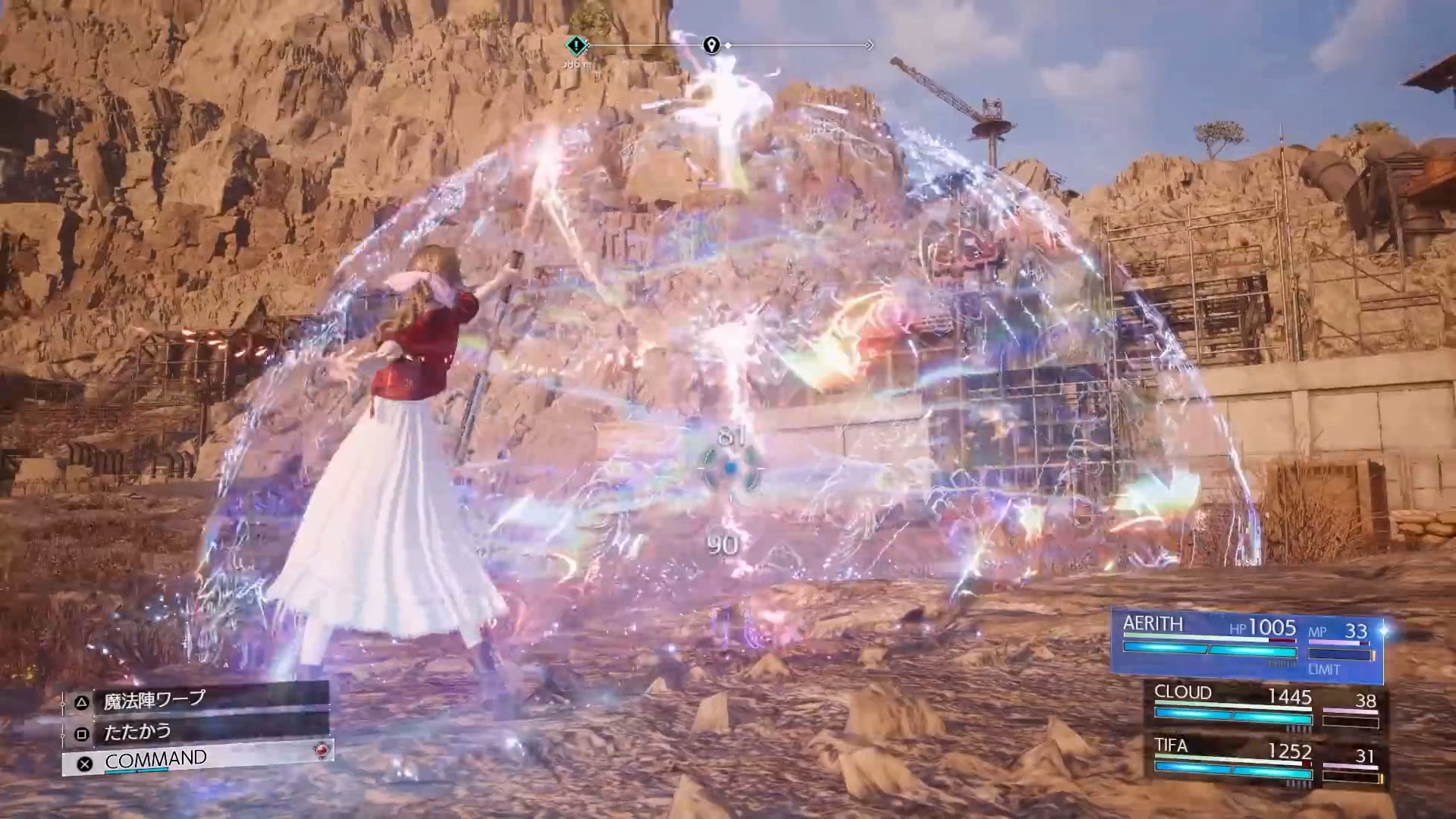
Task: Select the たたかう attack command
Action: pos(196,732)
